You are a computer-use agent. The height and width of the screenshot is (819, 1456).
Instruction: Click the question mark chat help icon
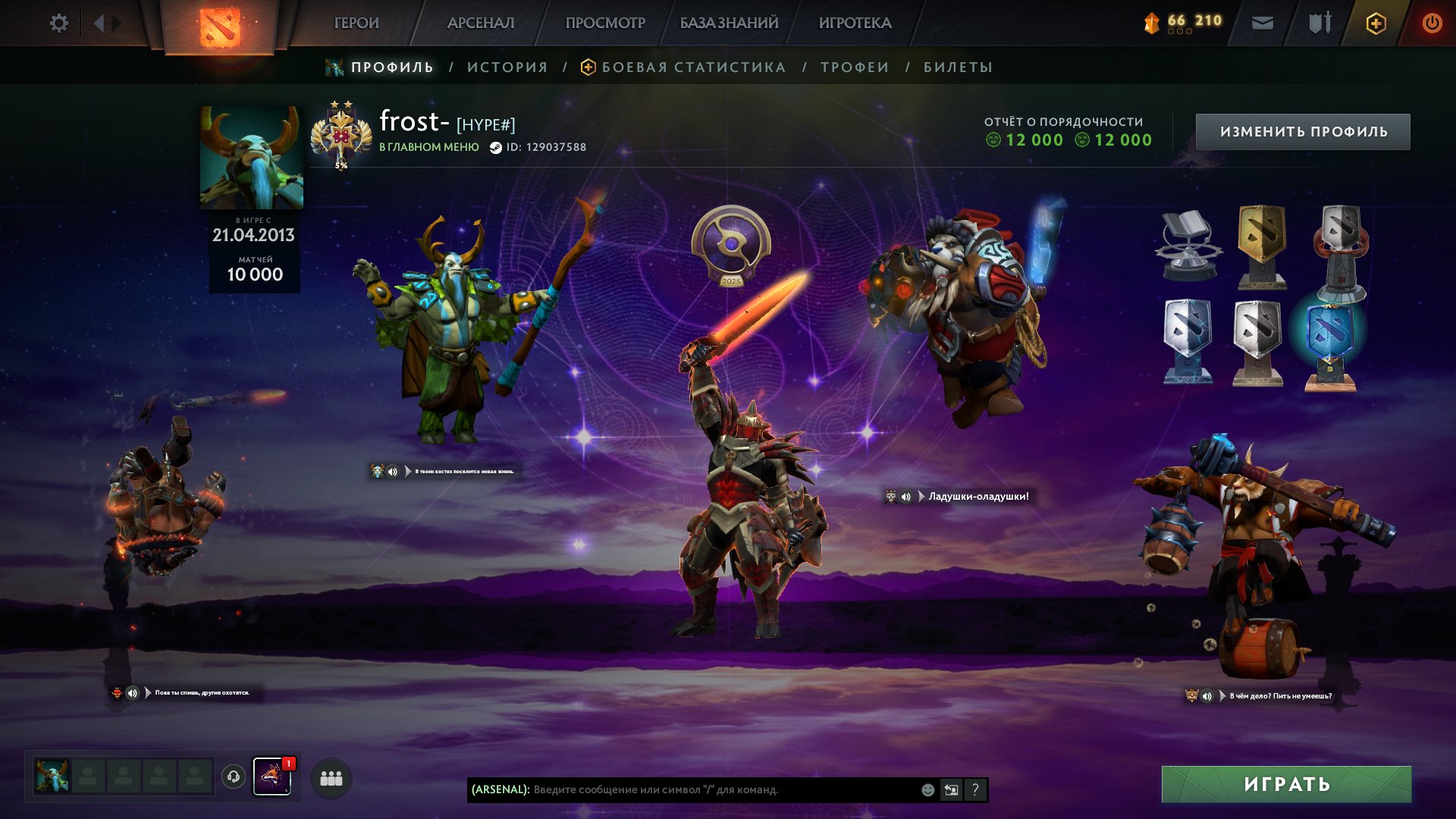pyautogui.click(x=974, y=790)
